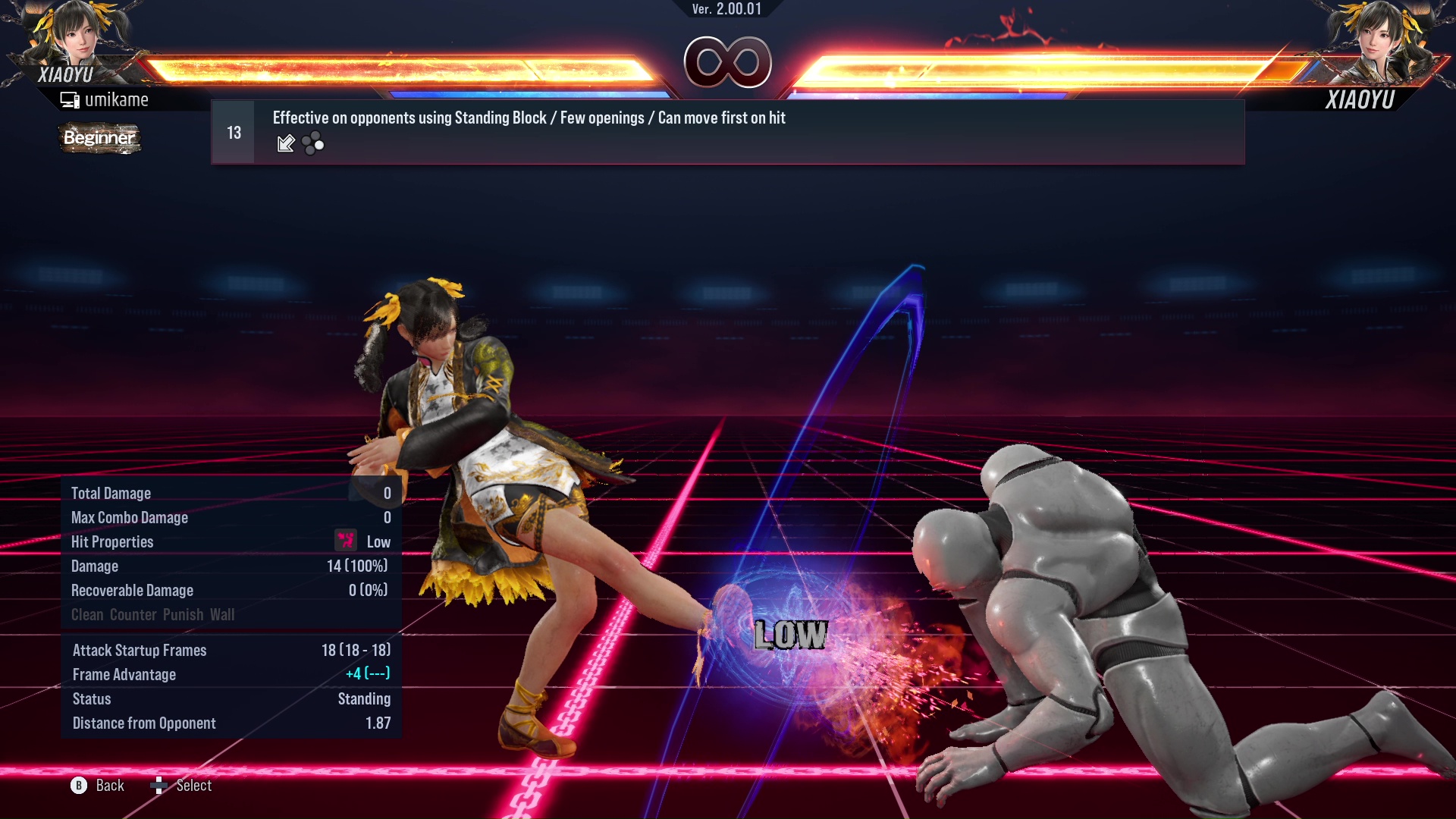The height and width of the screenshot is (819, 1456).
Task: Click the pink Hit Properties low-hit icon
Action: [345, 541]
